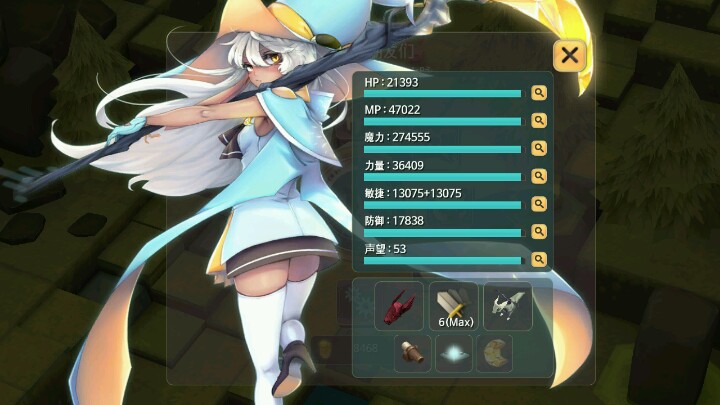Choose the white winged mount slot
The width and height of the screenshot is (720, 405).
click(x=508, y=305)
